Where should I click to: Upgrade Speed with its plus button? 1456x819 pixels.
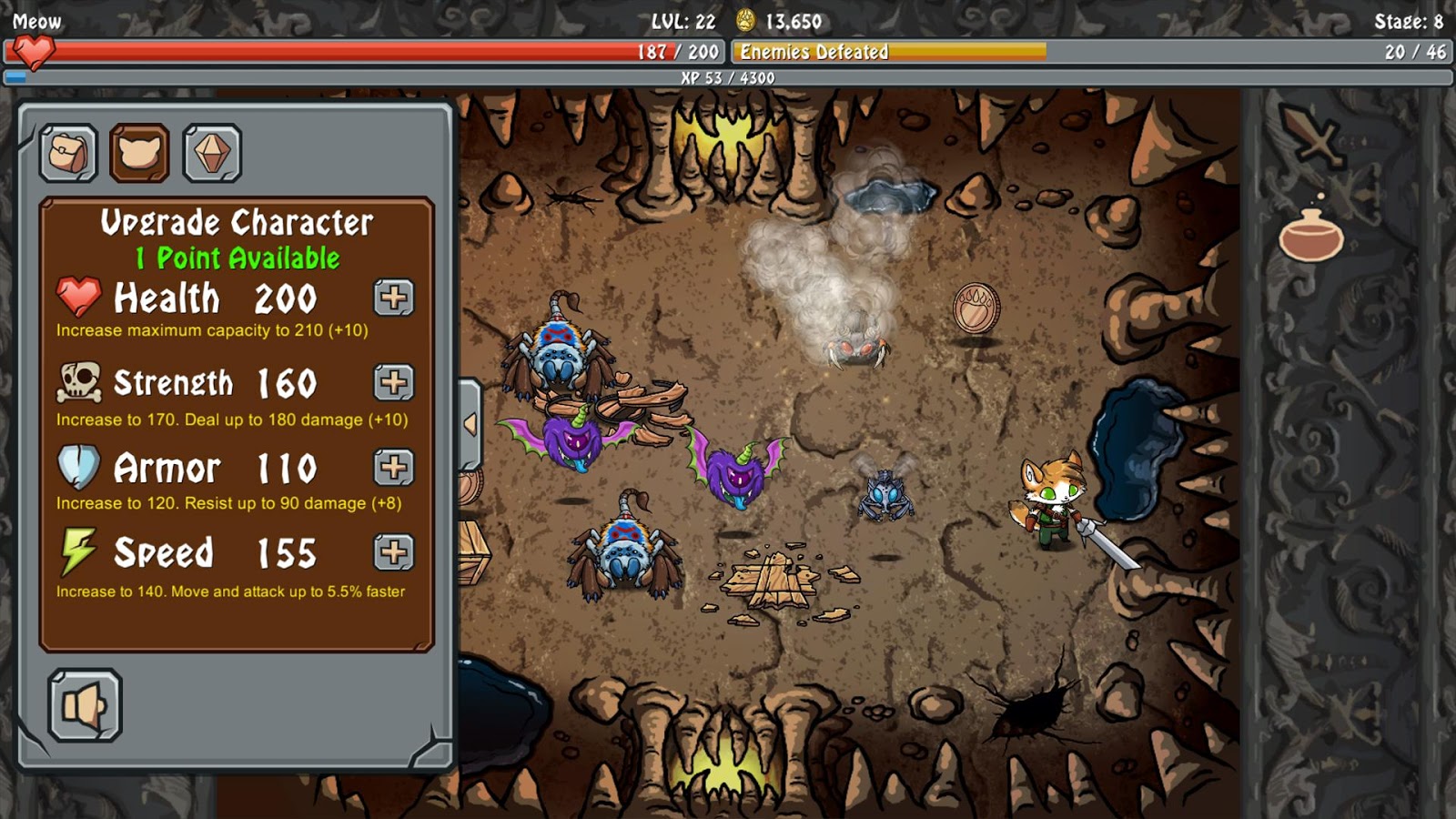click(393, 551)
